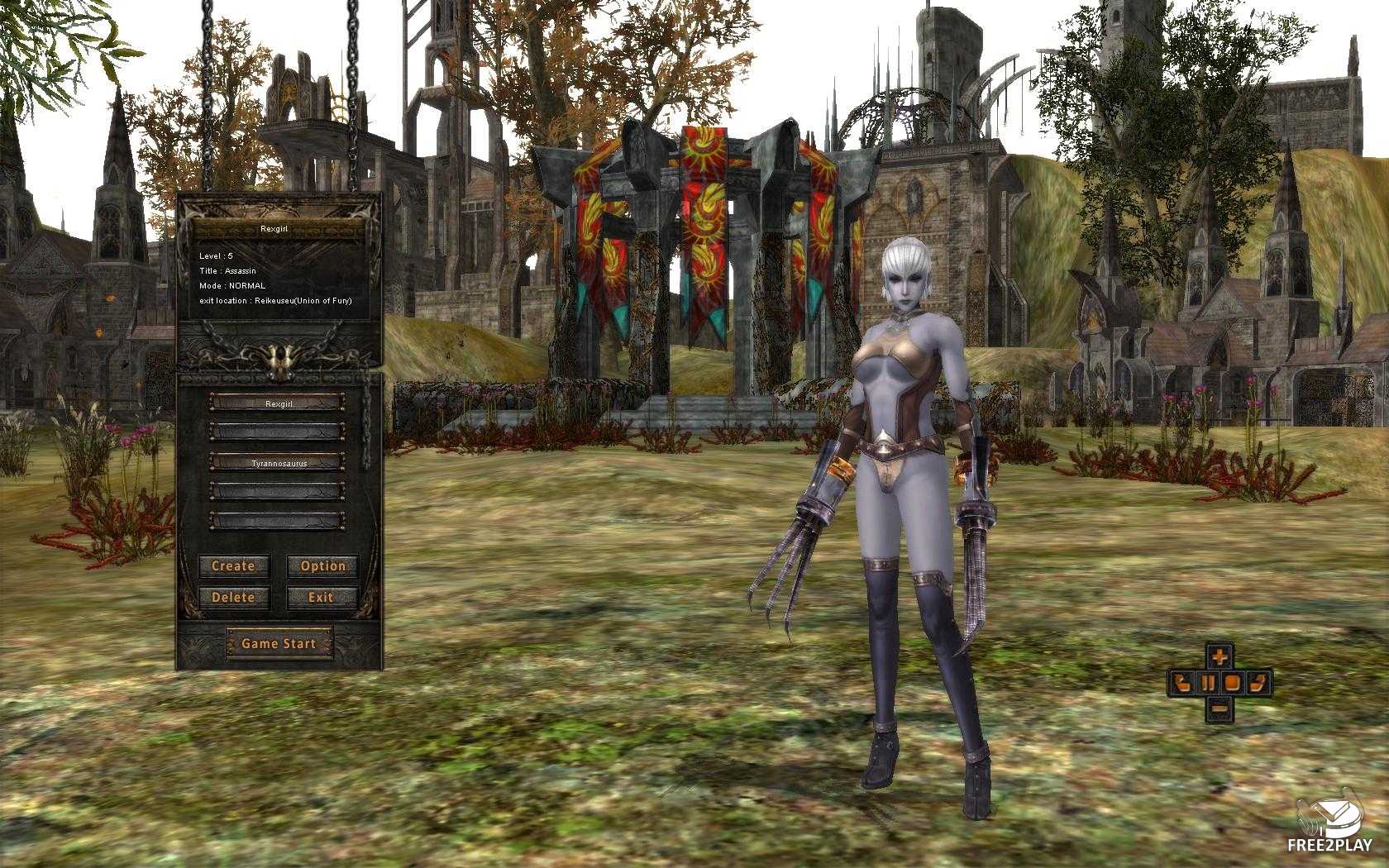The height and width of the screenshot is (868, 1389).
Task: Rotate the character left with the arrow
Action: click(x=1181, y=684)
